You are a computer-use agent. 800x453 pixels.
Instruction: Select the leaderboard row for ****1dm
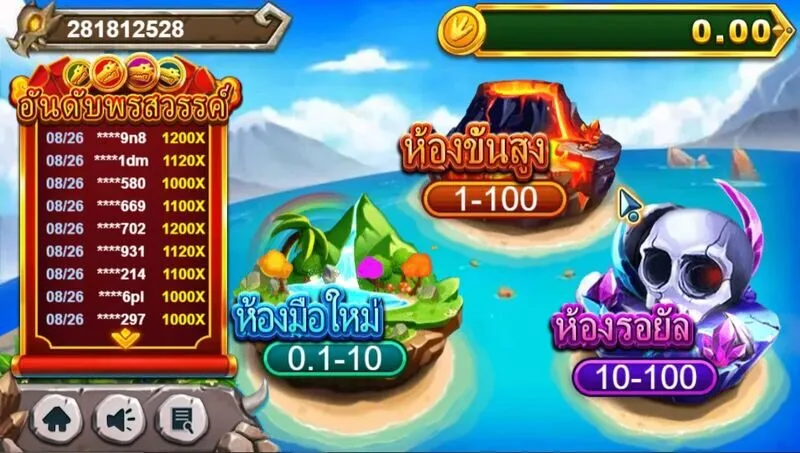pos(125,160)
